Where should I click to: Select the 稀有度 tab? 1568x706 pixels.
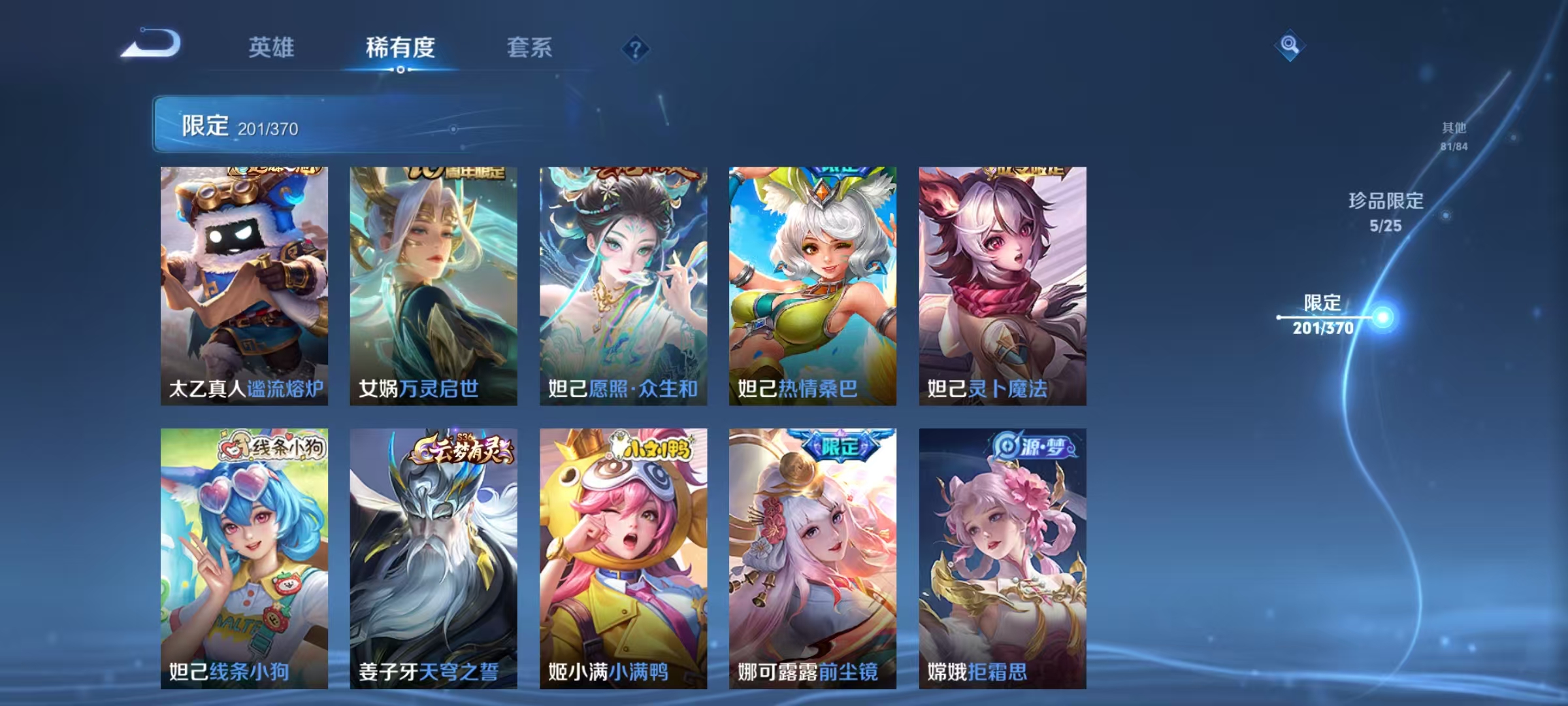click(401, 47)
